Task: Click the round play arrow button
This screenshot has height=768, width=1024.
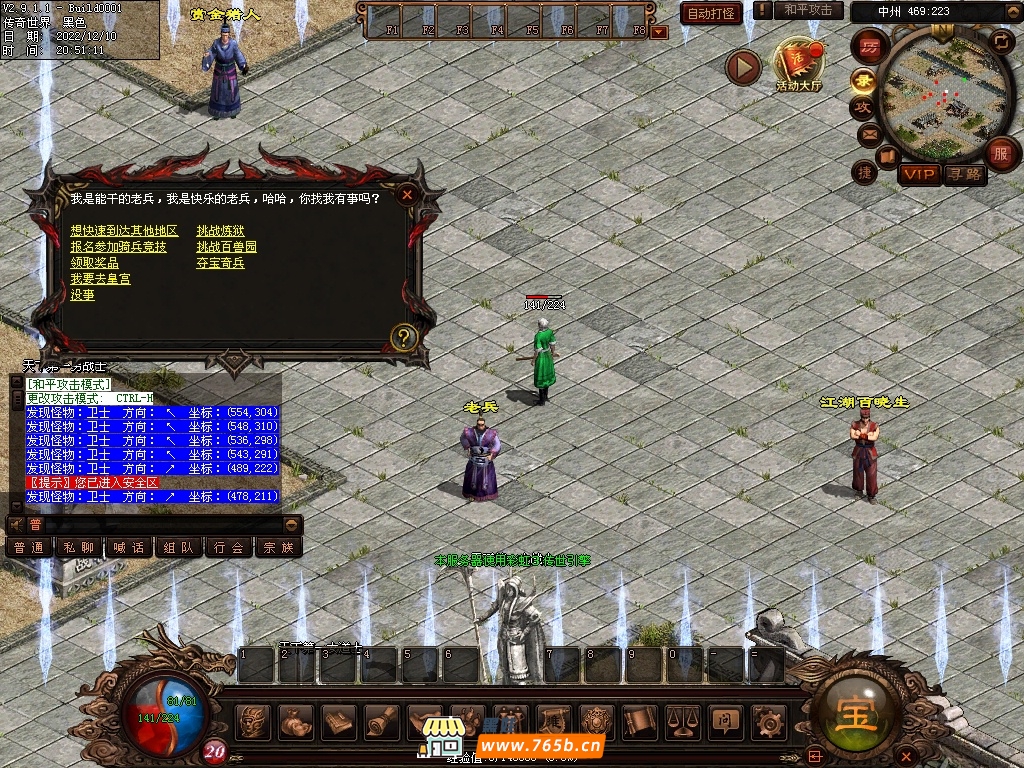Action: [743, 67]
